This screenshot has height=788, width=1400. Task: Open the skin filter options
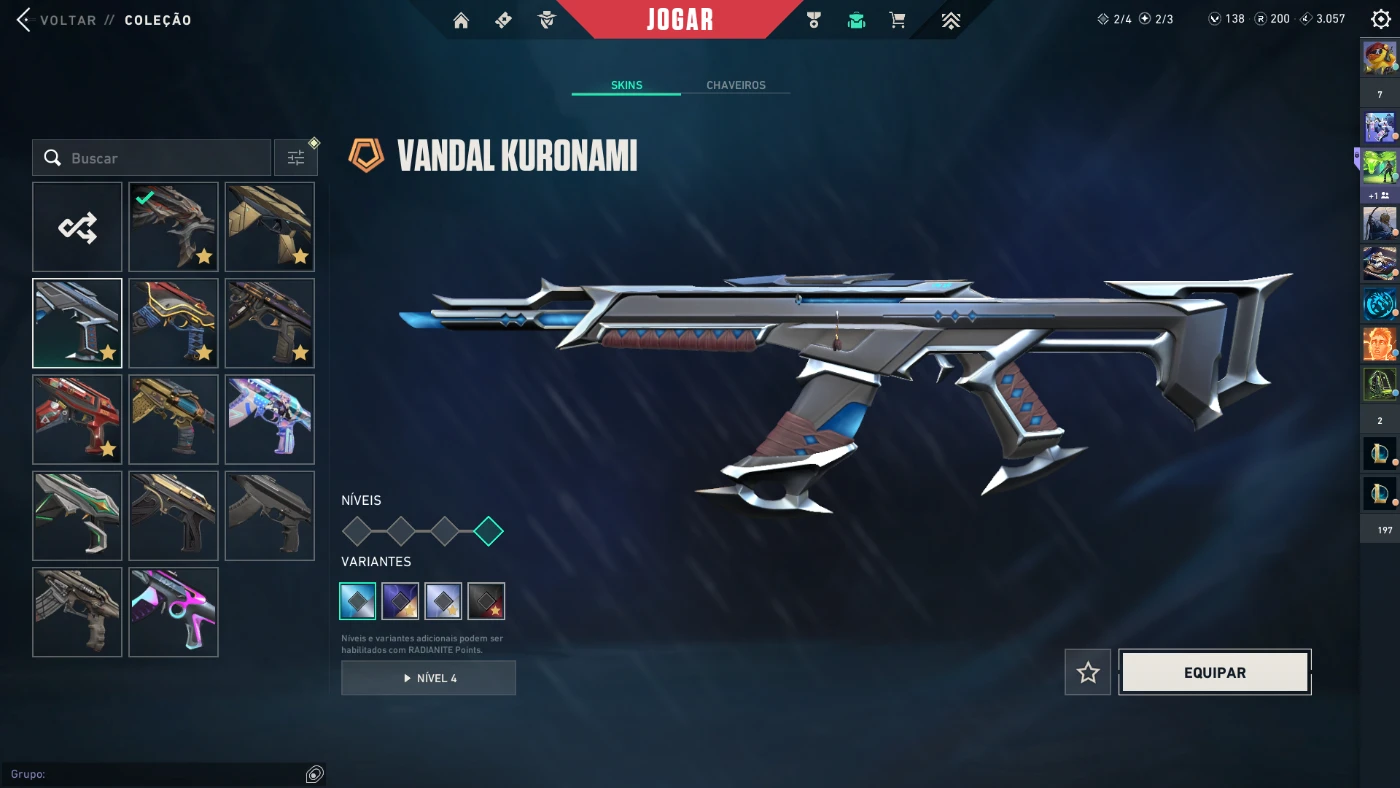coord(296,158)
